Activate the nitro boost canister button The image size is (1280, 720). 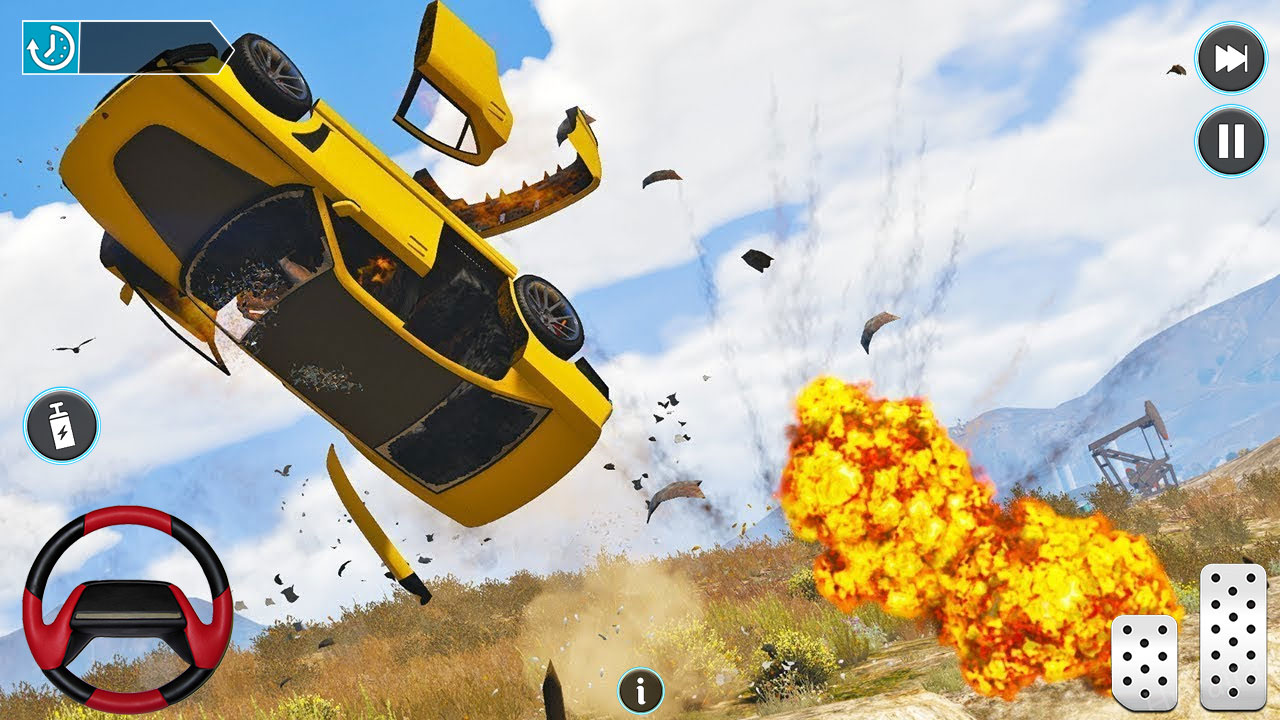tap(62, 426)
